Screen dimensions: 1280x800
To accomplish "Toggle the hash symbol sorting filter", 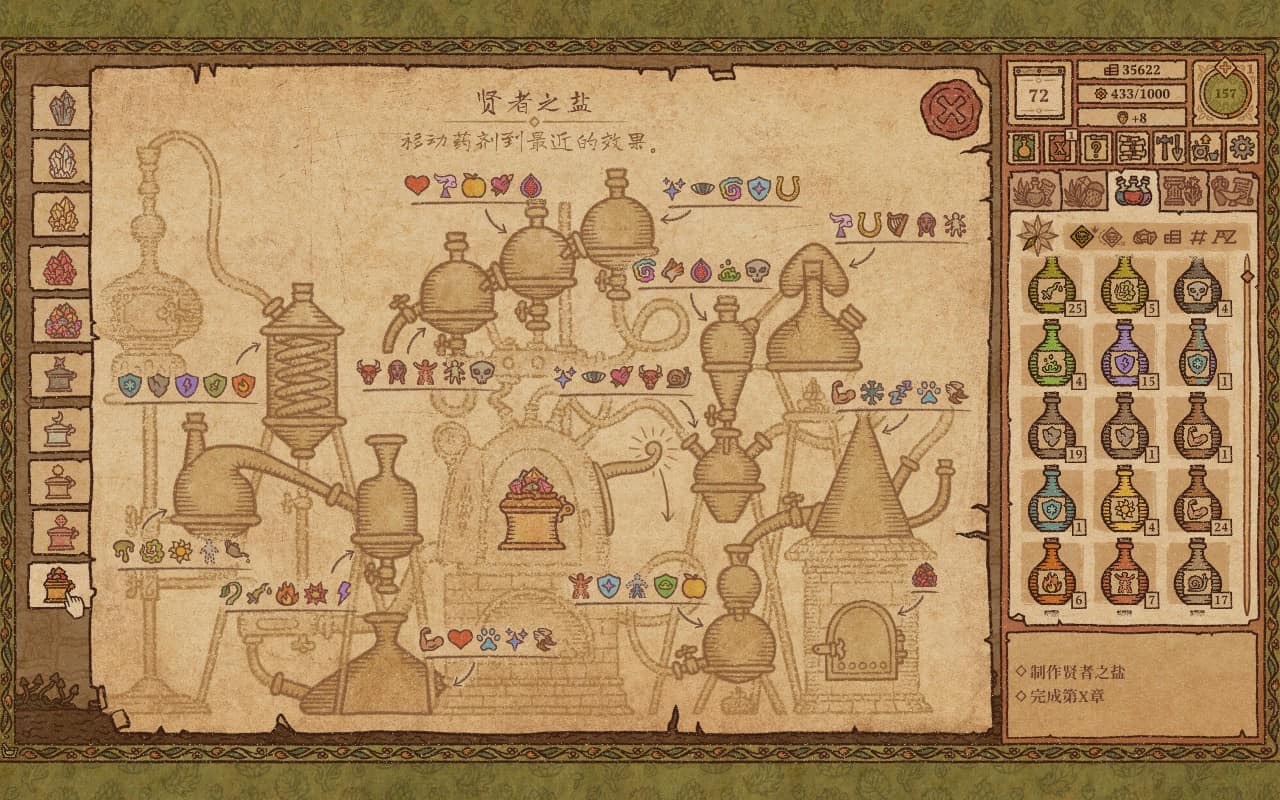I will pos(1198,236).
